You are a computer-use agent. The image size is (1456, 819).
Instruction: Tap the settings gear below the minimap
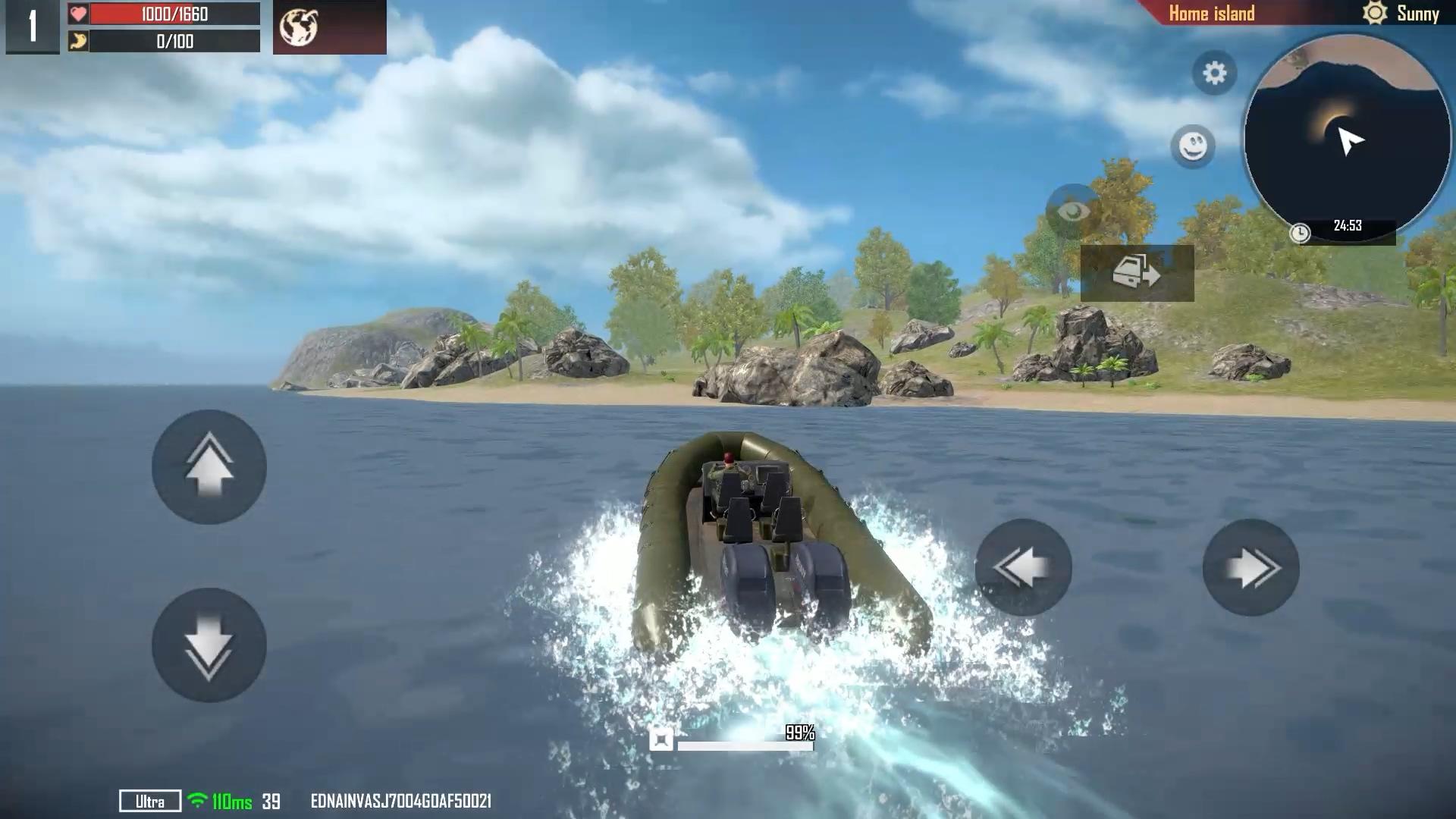[x=1214, y=73]
